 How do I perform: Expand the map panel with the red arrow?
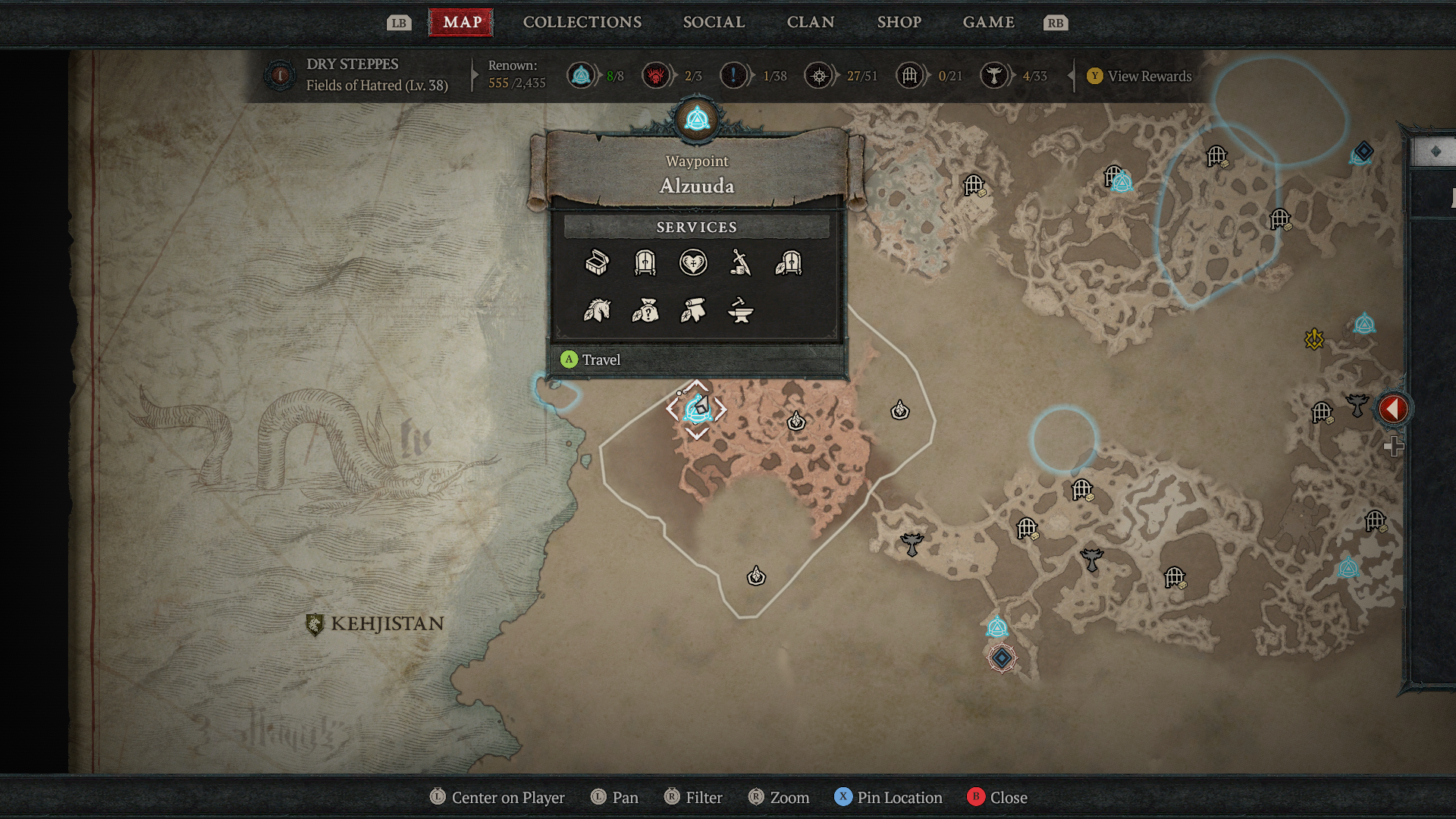1392,407
